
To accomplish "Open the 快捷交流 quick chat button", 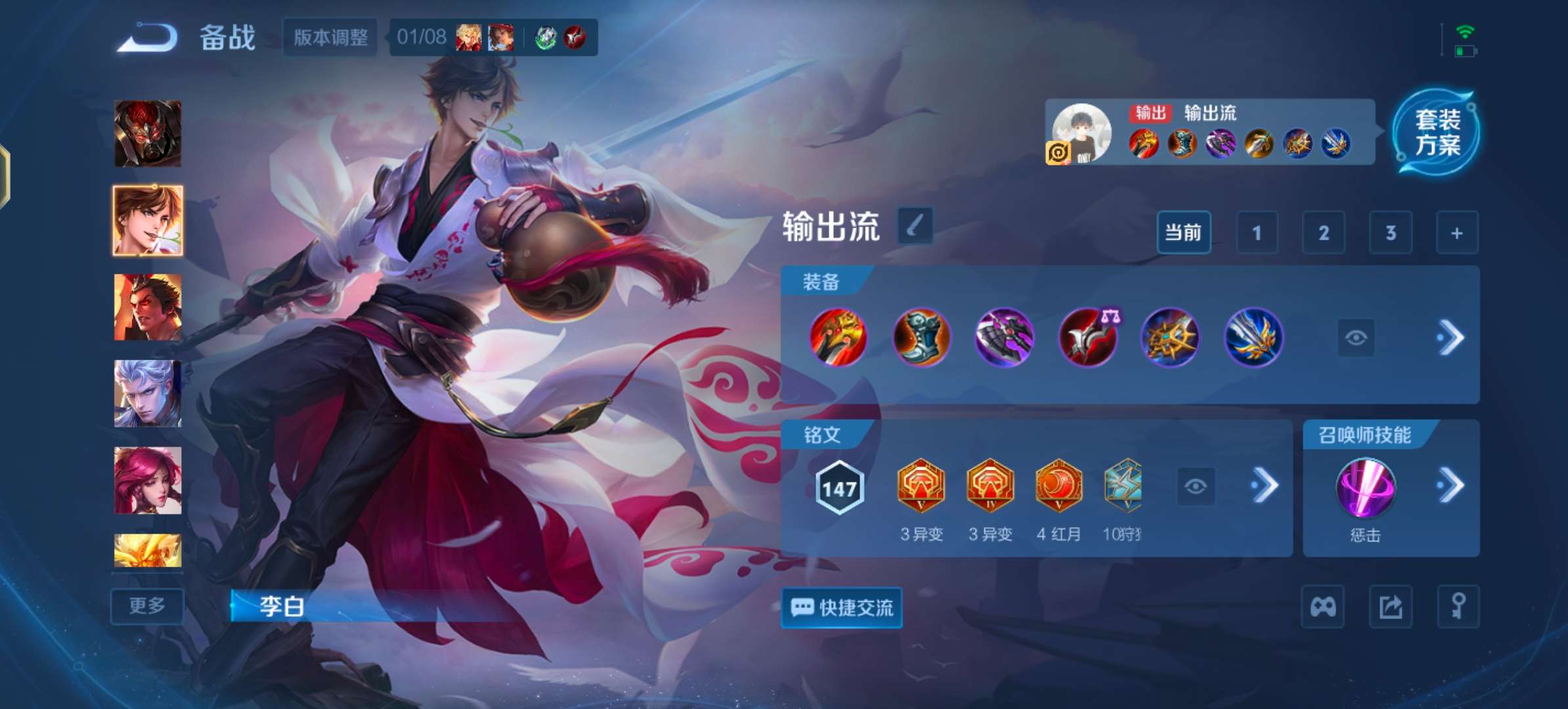I will [842, 608].
